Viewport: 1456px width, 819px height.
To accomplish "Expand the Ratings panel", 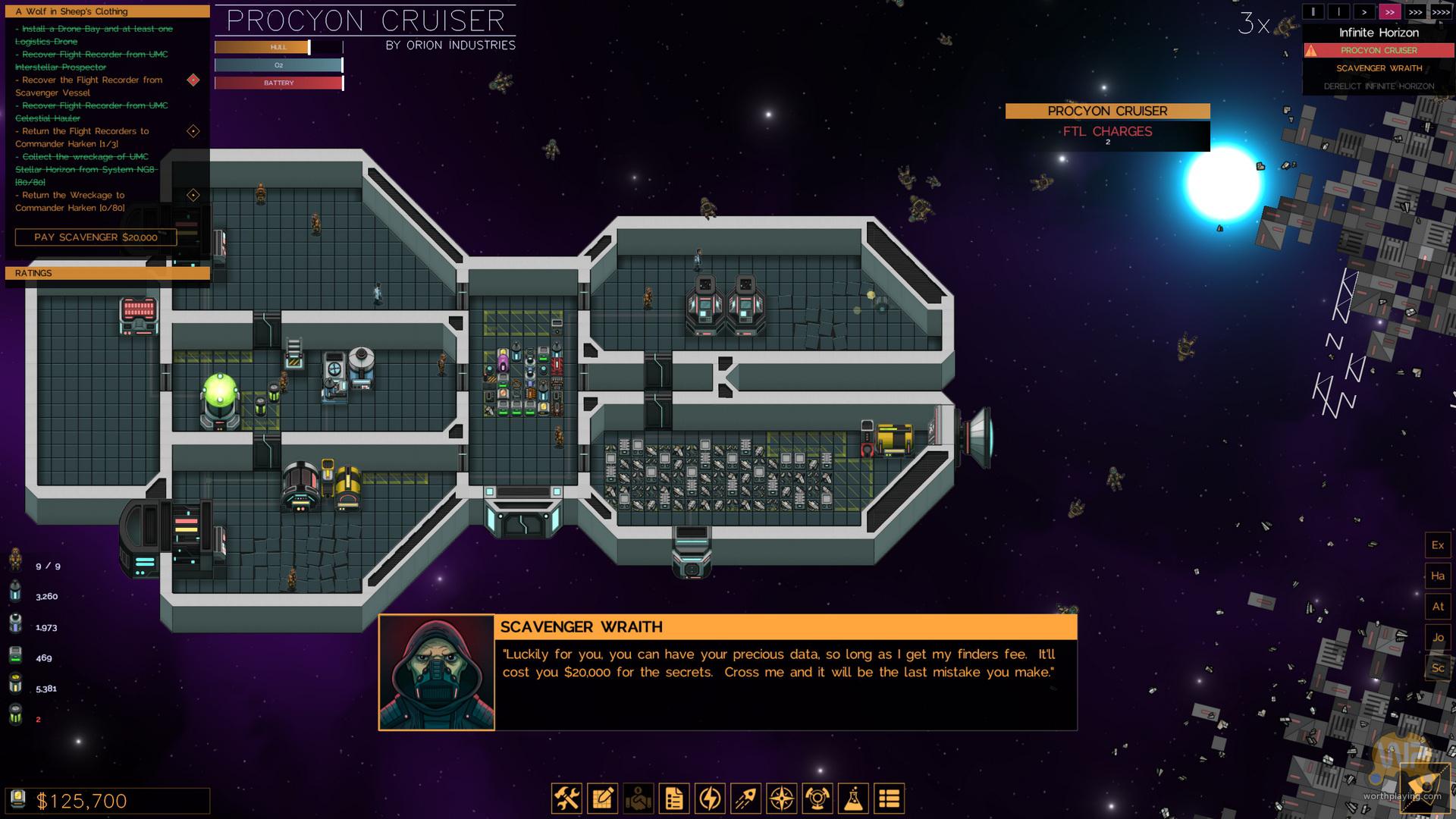I will 107,273.
